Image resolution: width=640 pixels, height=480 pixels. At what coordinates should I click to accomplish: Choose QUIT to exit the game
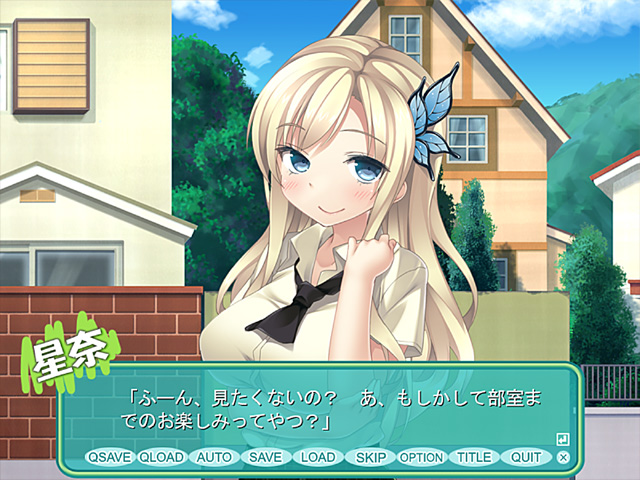tap(526, 457)
